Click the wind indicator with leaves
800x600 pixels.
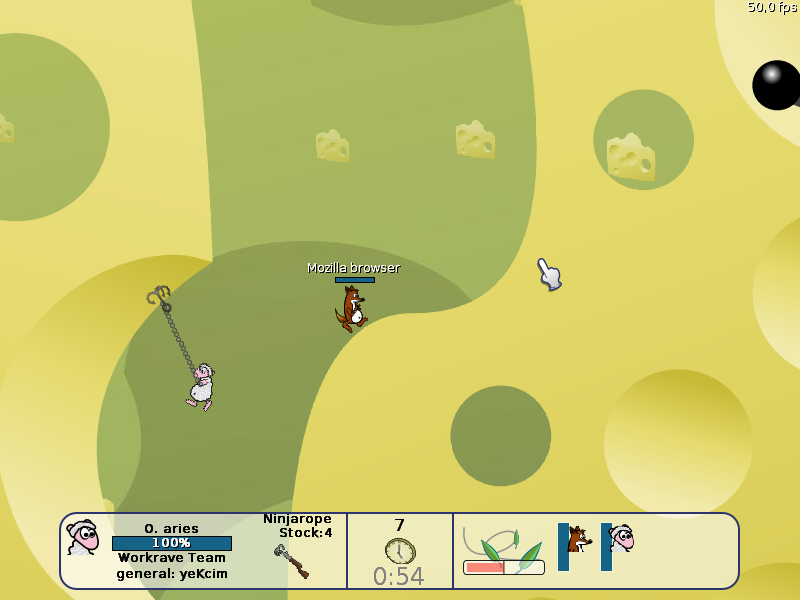point(504,551)
